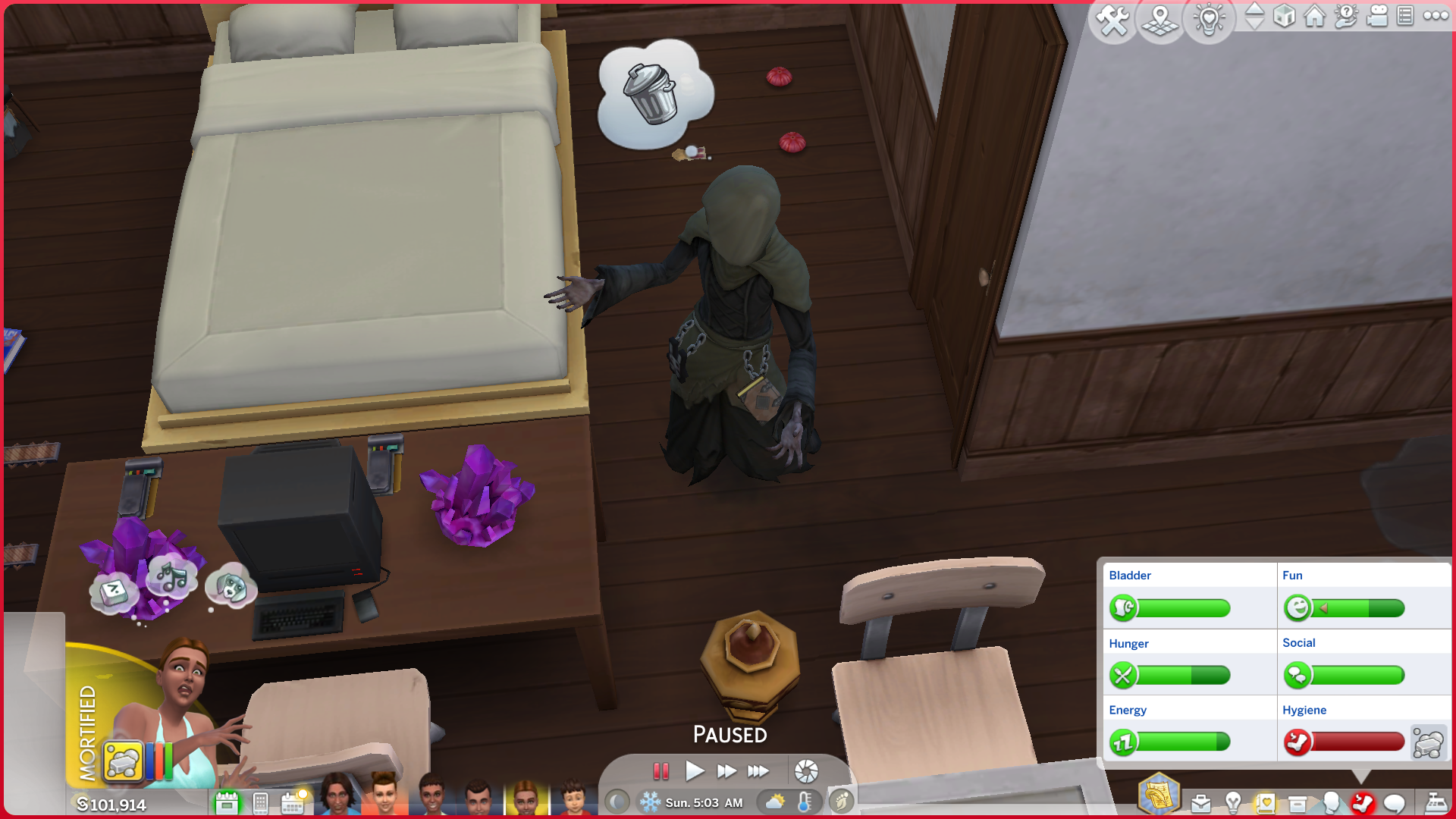
Task: Open the Relationships speech bubble panel
Action: pos(1394,802)
